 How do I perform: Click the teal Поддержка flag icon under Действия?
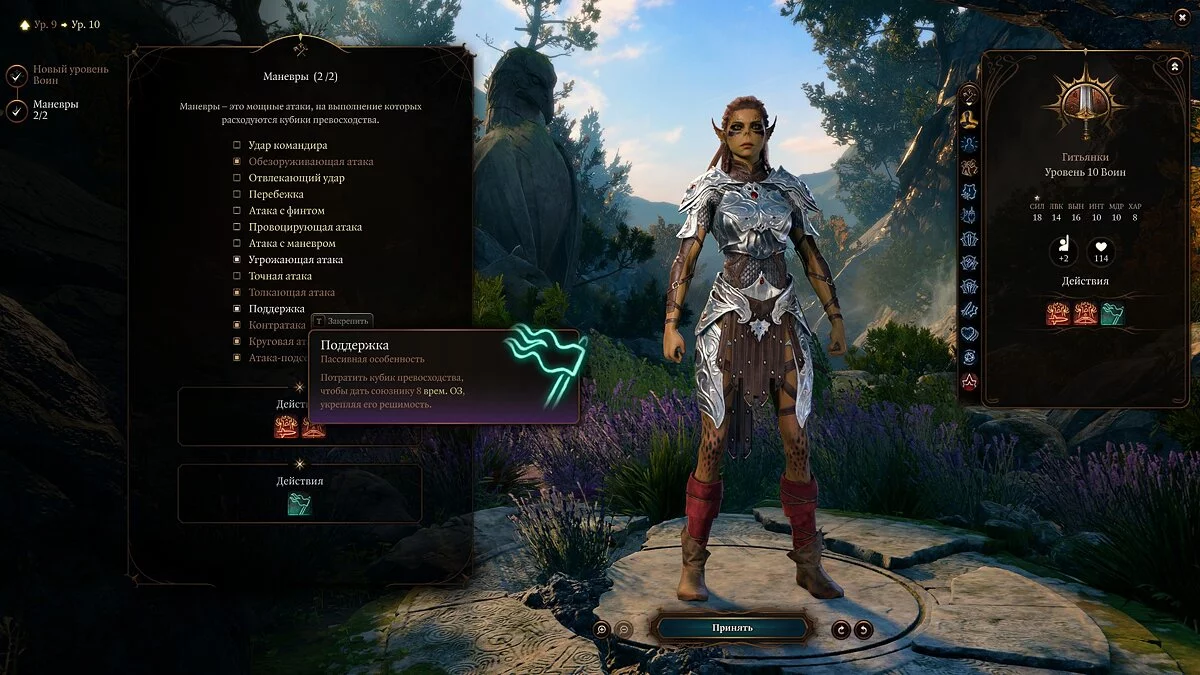[x=299, y=505]
